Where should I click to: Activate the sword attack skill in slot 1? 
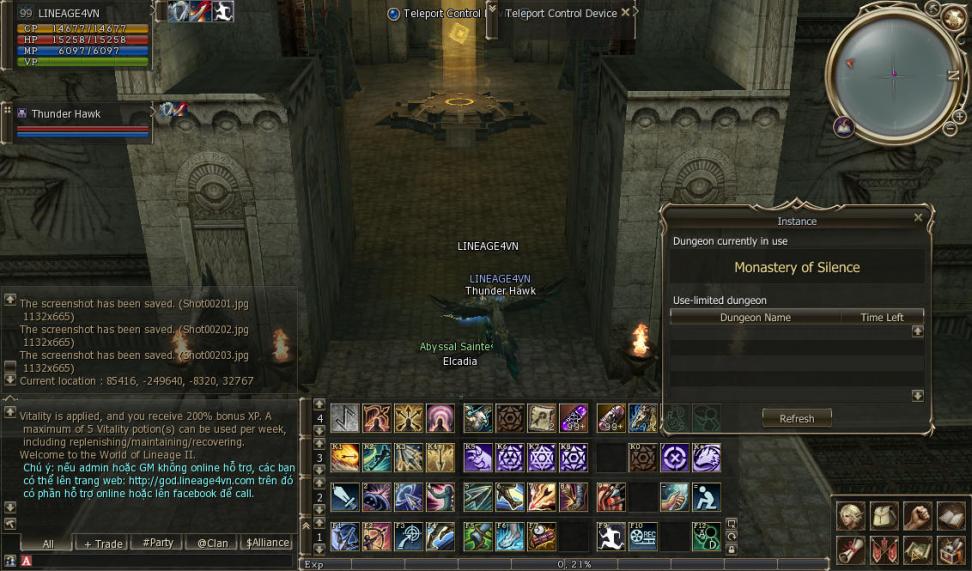point(345,497)
